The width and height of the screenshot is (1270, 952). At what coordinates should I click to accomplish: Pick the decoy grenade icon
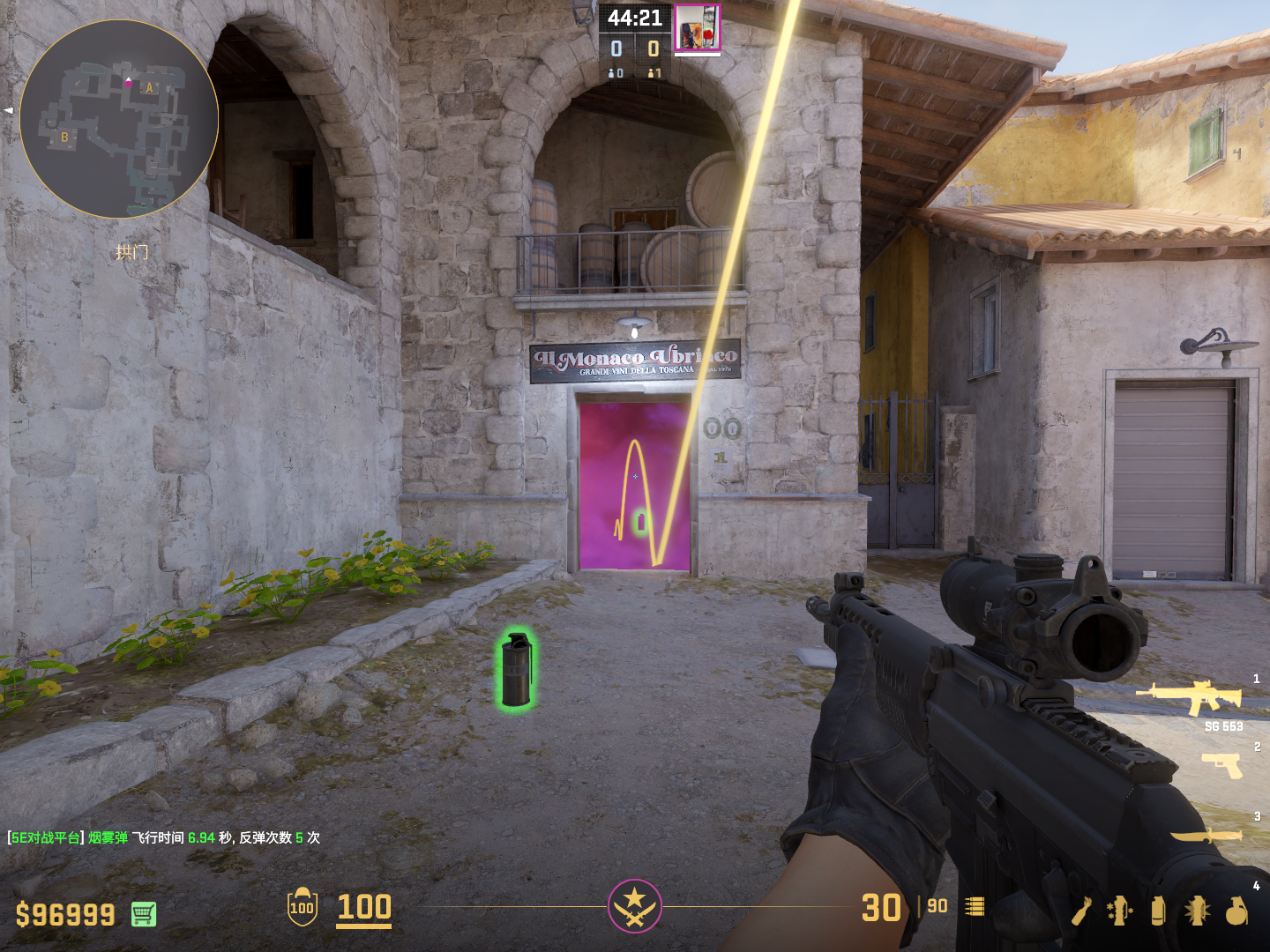(1120, 911)
